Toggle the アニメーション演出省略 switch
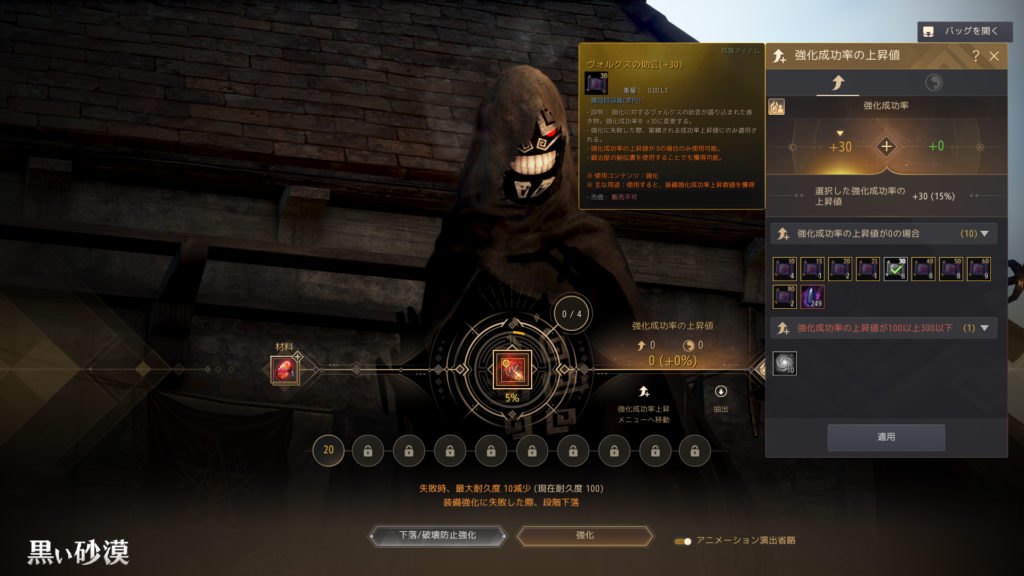 tap(683, 541)
